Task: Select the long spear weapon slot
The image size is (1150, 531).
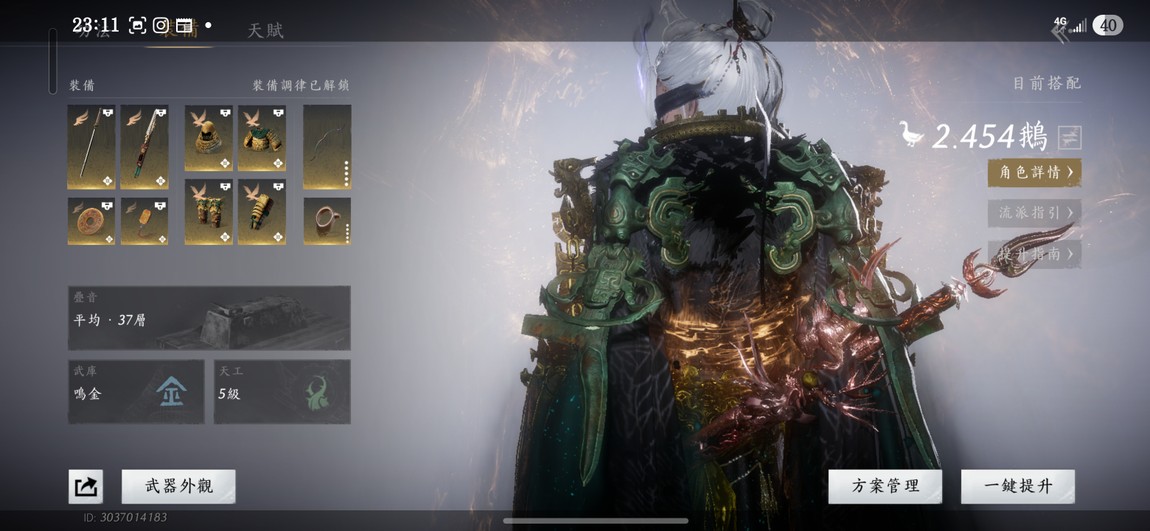Action: 91,147
